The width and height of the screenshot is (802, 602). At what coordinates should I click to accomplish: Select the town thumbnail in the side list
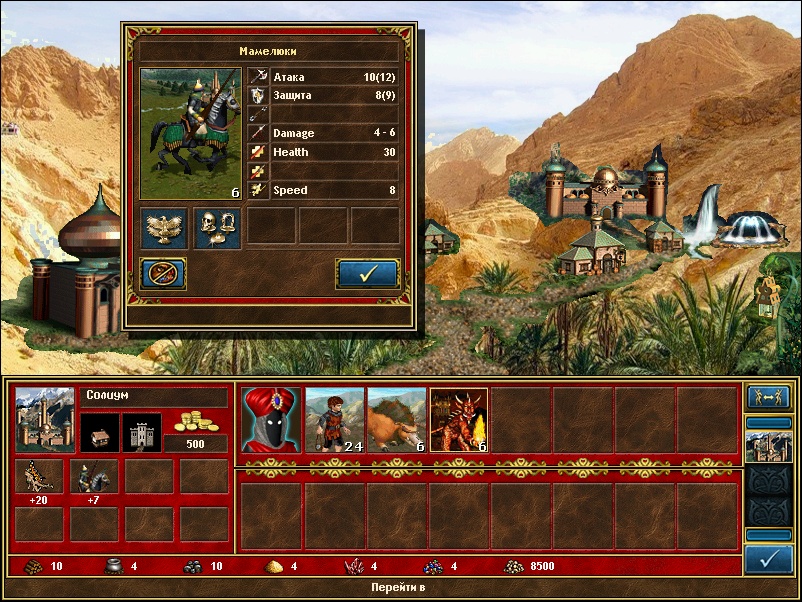[x=768, y=446]
